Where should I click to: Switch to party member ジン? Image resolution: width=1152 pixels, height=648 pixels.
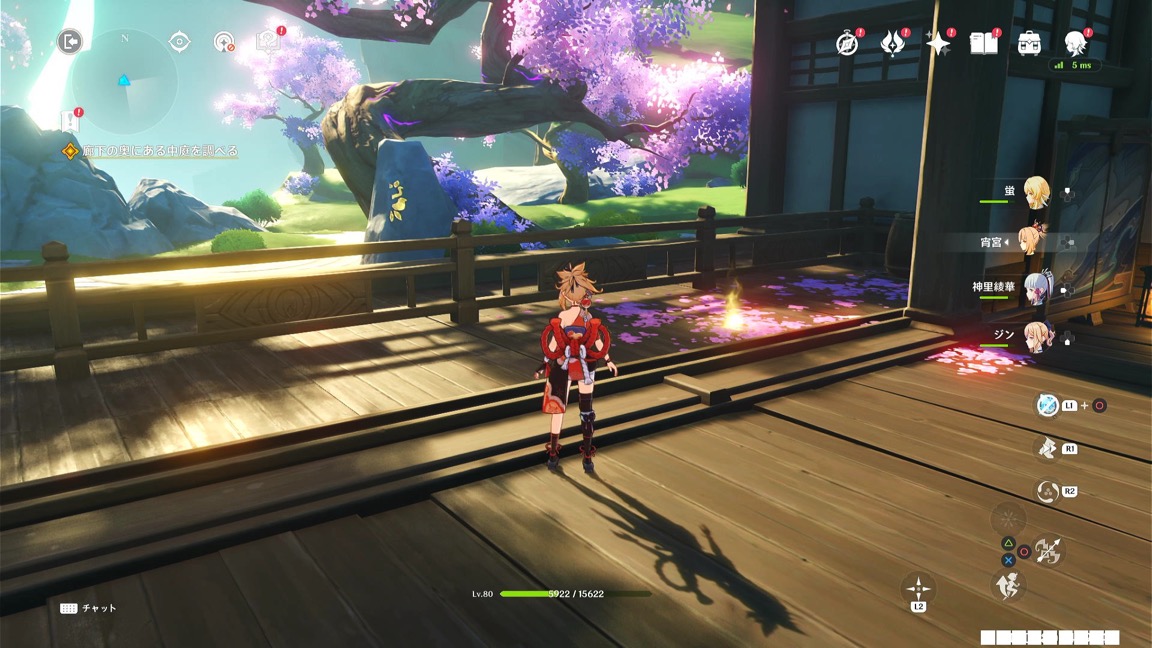pos(1035,337)
